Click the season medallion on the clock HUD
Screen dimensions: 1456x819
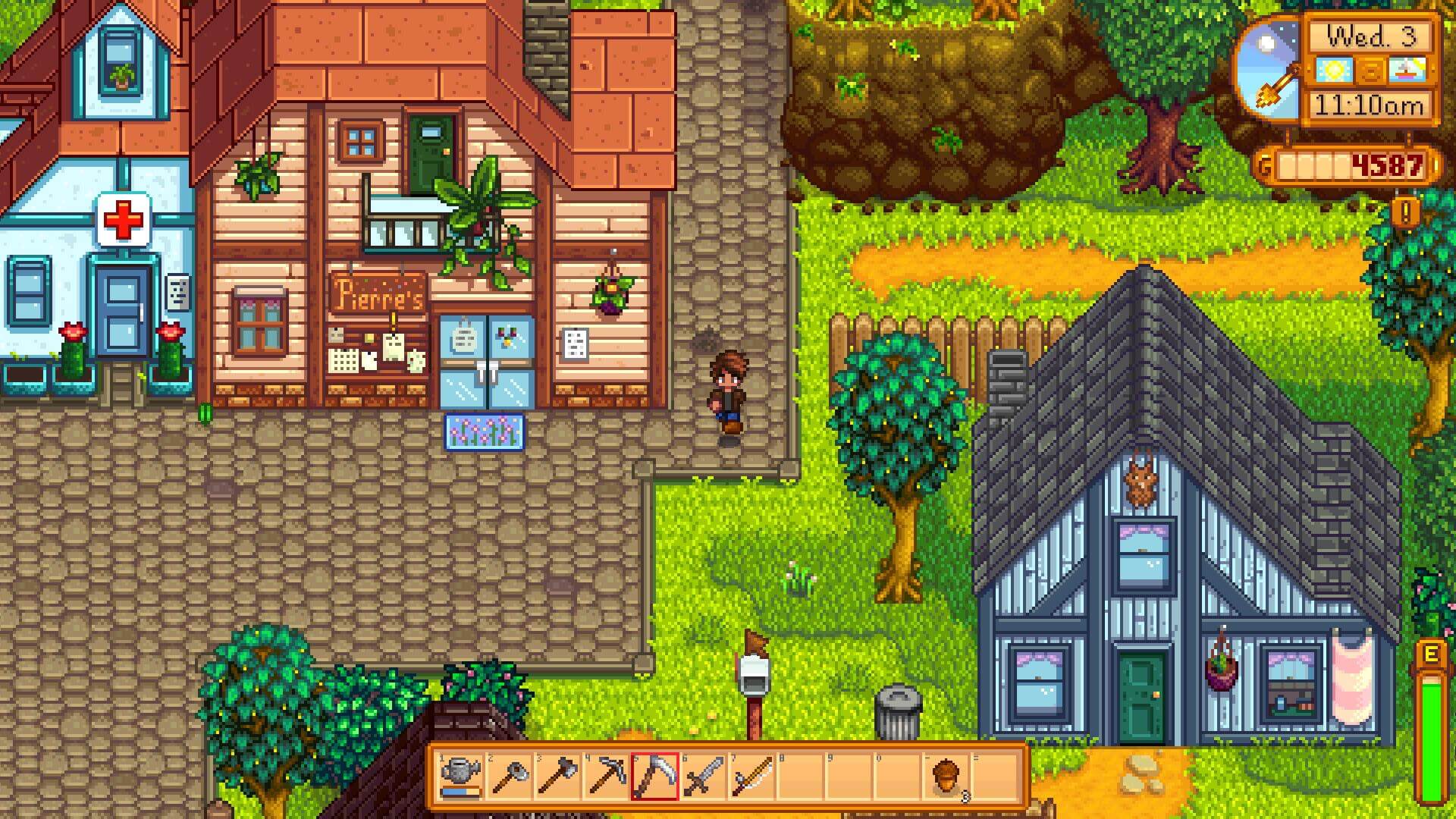[x=1371, y=71]
